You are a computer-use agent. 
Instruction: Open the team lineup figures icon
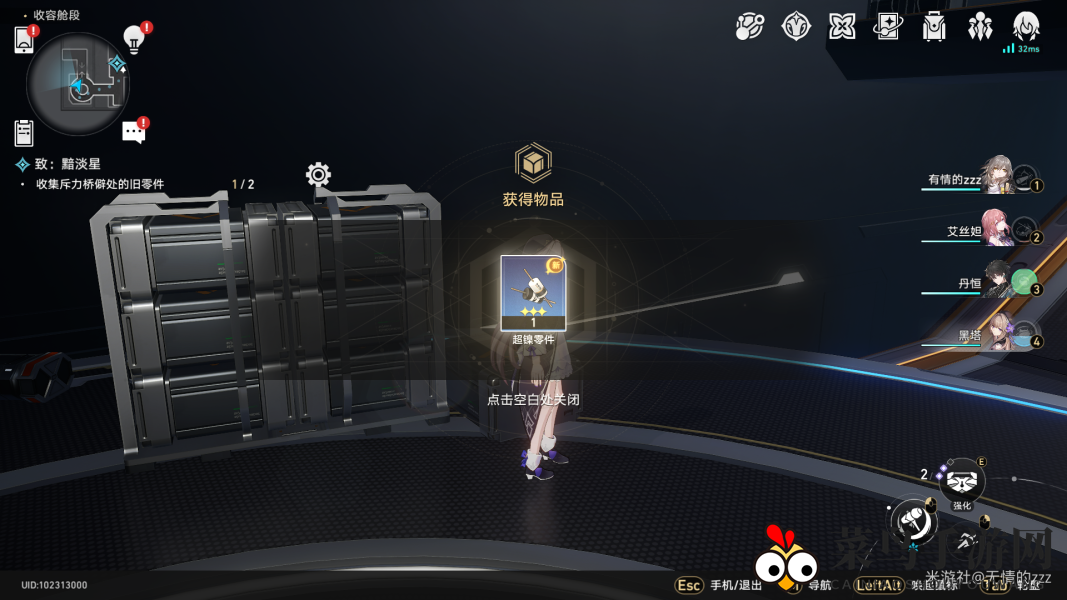[x=980, y=27]
